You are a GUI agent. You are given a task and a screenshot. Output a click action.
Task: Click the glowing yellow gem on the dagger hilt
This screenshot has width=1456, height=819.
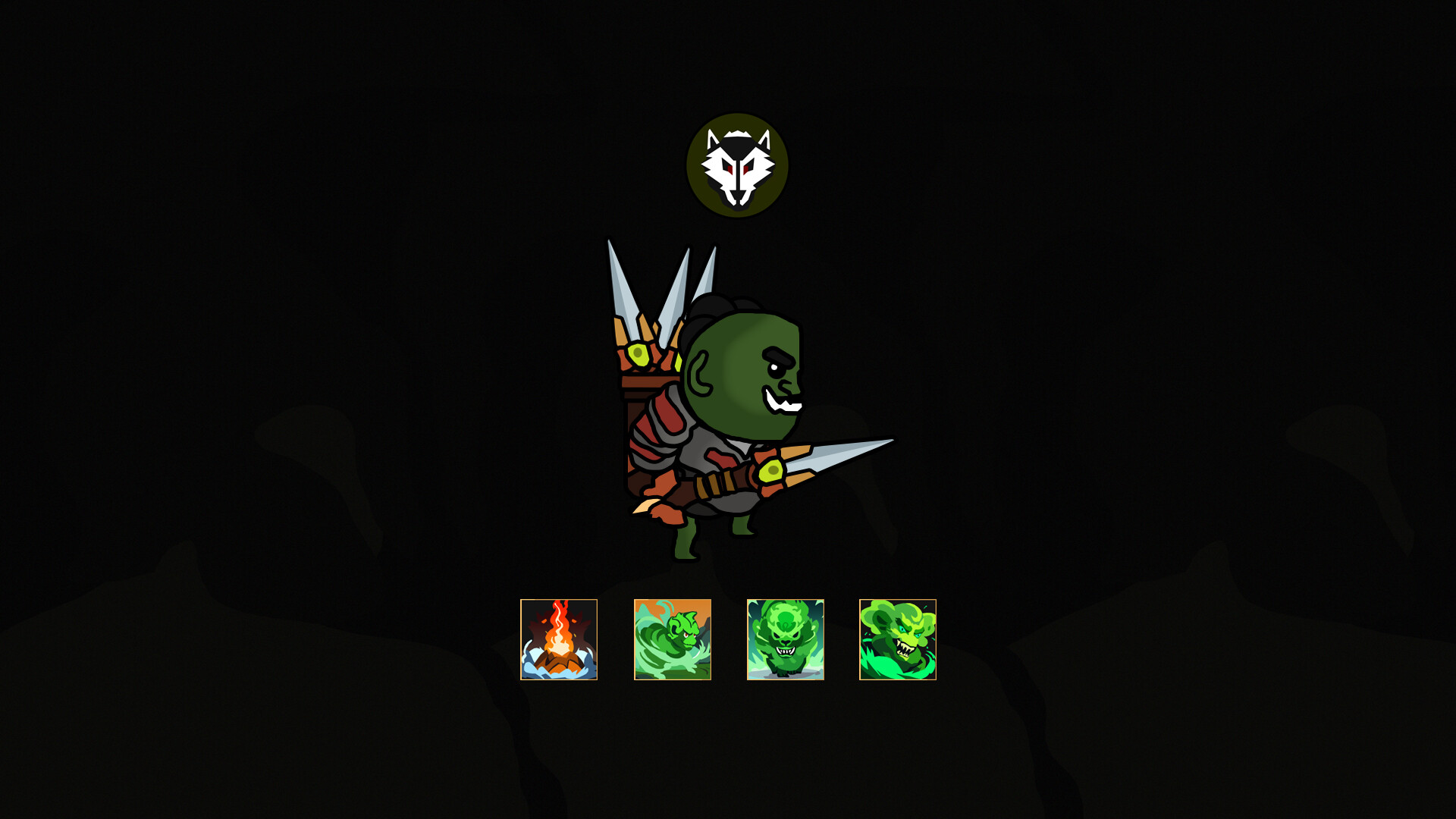click(771, 472)
